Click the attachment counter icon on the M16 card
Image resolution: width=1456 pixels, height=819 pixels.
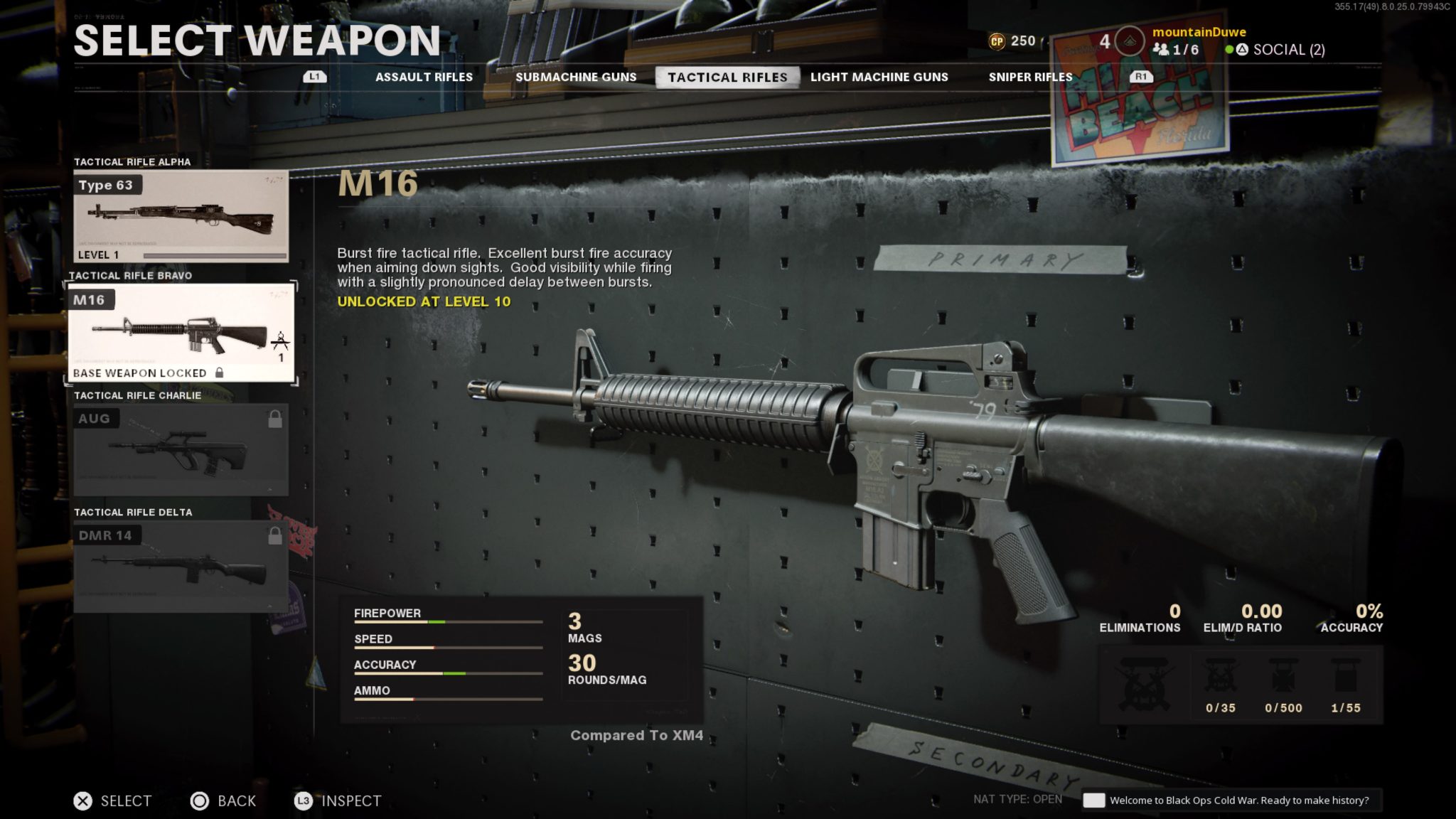coord(282,341)
